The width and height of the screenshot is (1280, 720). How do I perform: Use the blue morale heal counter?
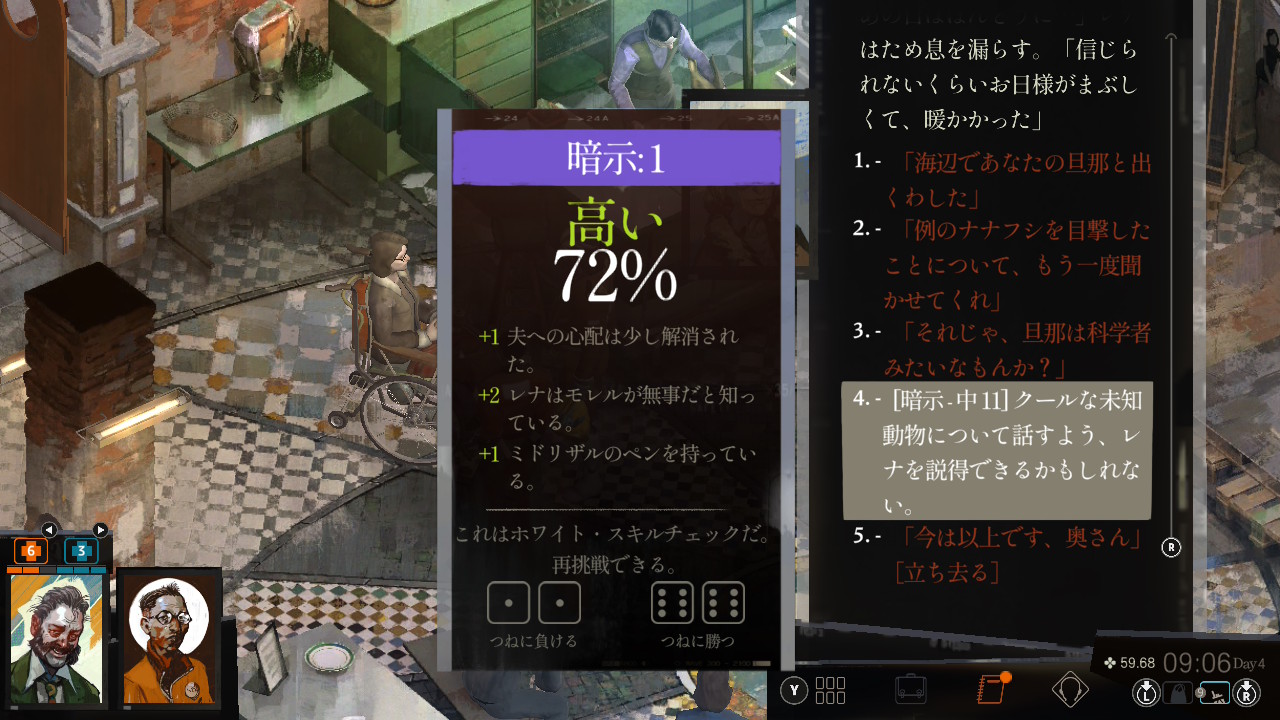click(x=81, y=551)
